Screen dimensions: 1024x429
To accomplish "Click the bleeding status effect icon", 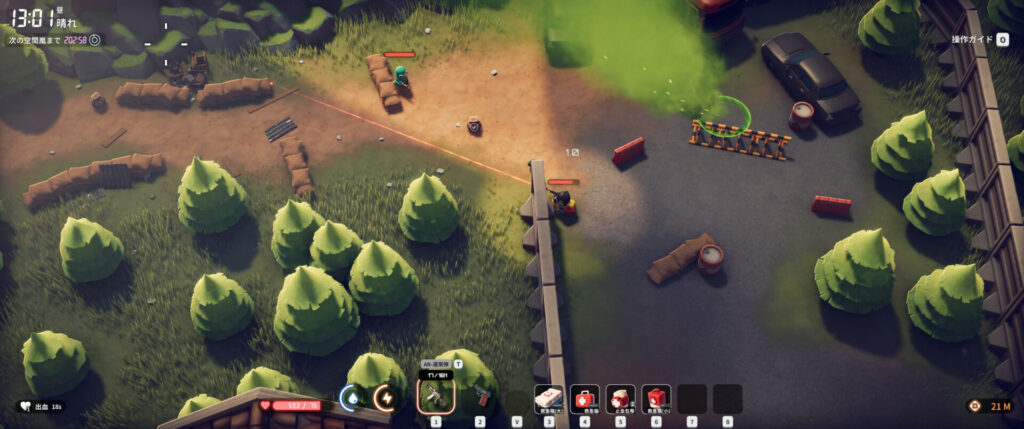I will coord(24,407).
